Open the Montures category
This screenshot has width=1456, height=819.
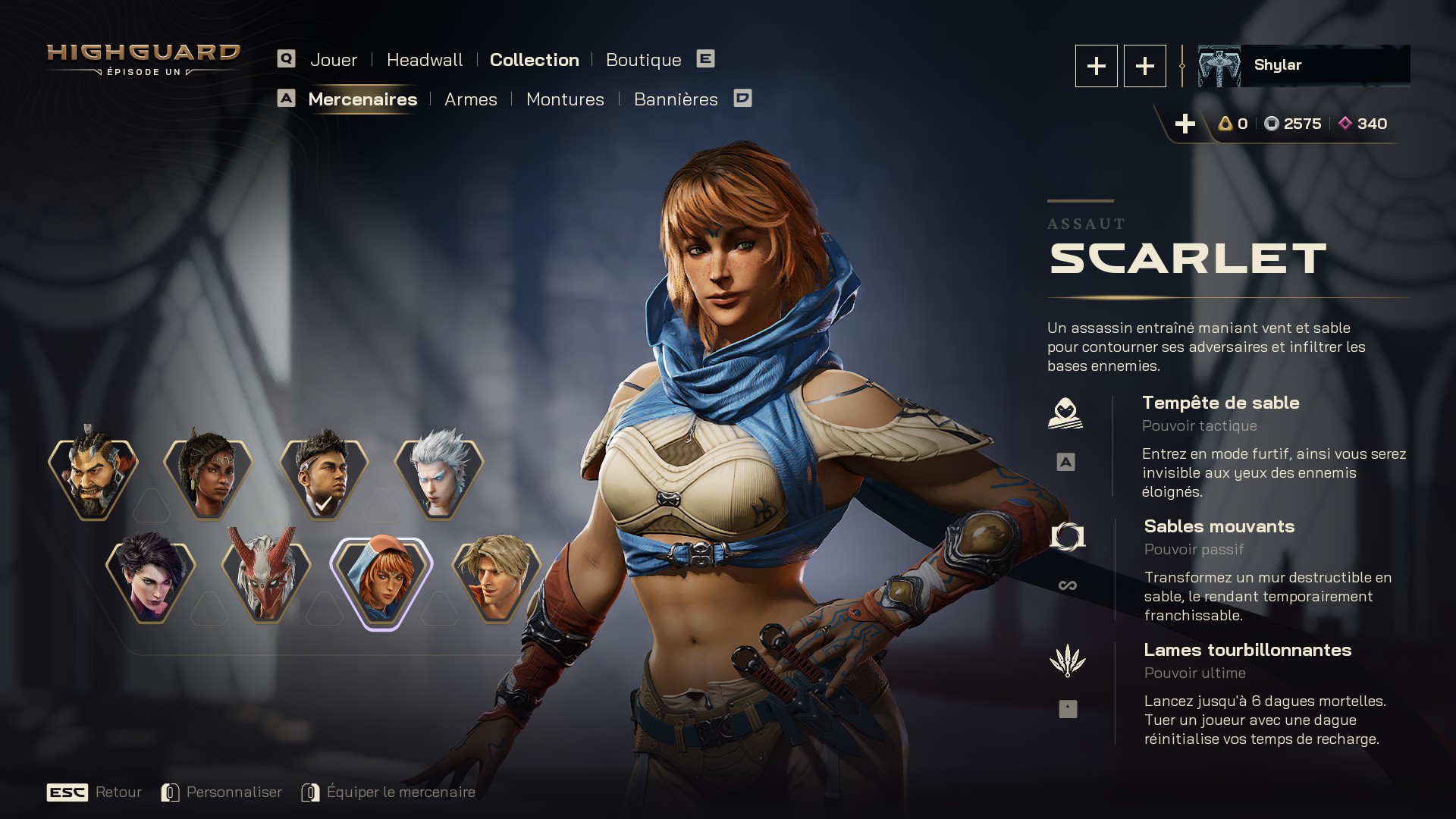pyautogui.click(x=565, y=99)
